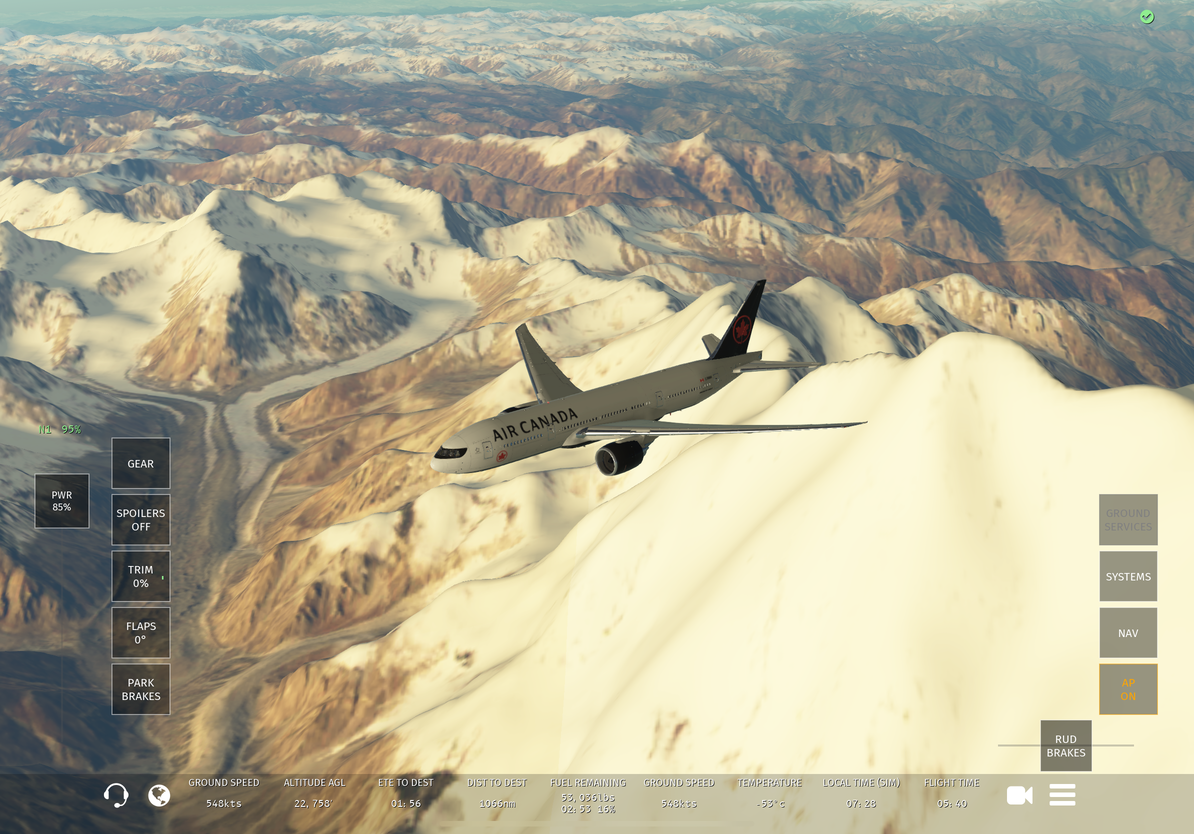Open GROUND SERVICES panel
The height and width of the screenshot is (834, 1194).
[1128, 520]
